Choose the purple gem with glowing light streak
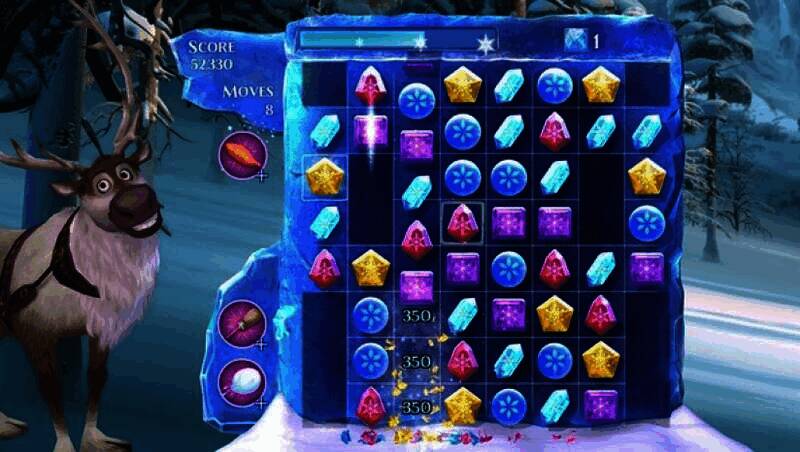Screen dimensions: 800x452 tap(370, 131)
